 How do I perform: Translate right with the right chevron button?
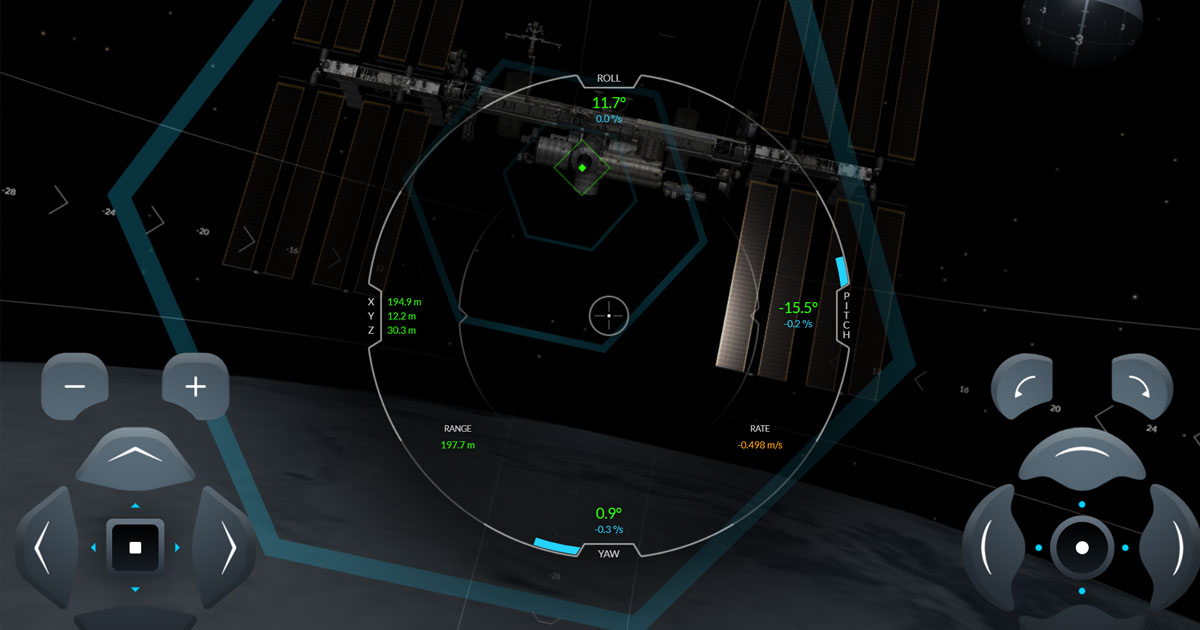(x=228, y=547)
